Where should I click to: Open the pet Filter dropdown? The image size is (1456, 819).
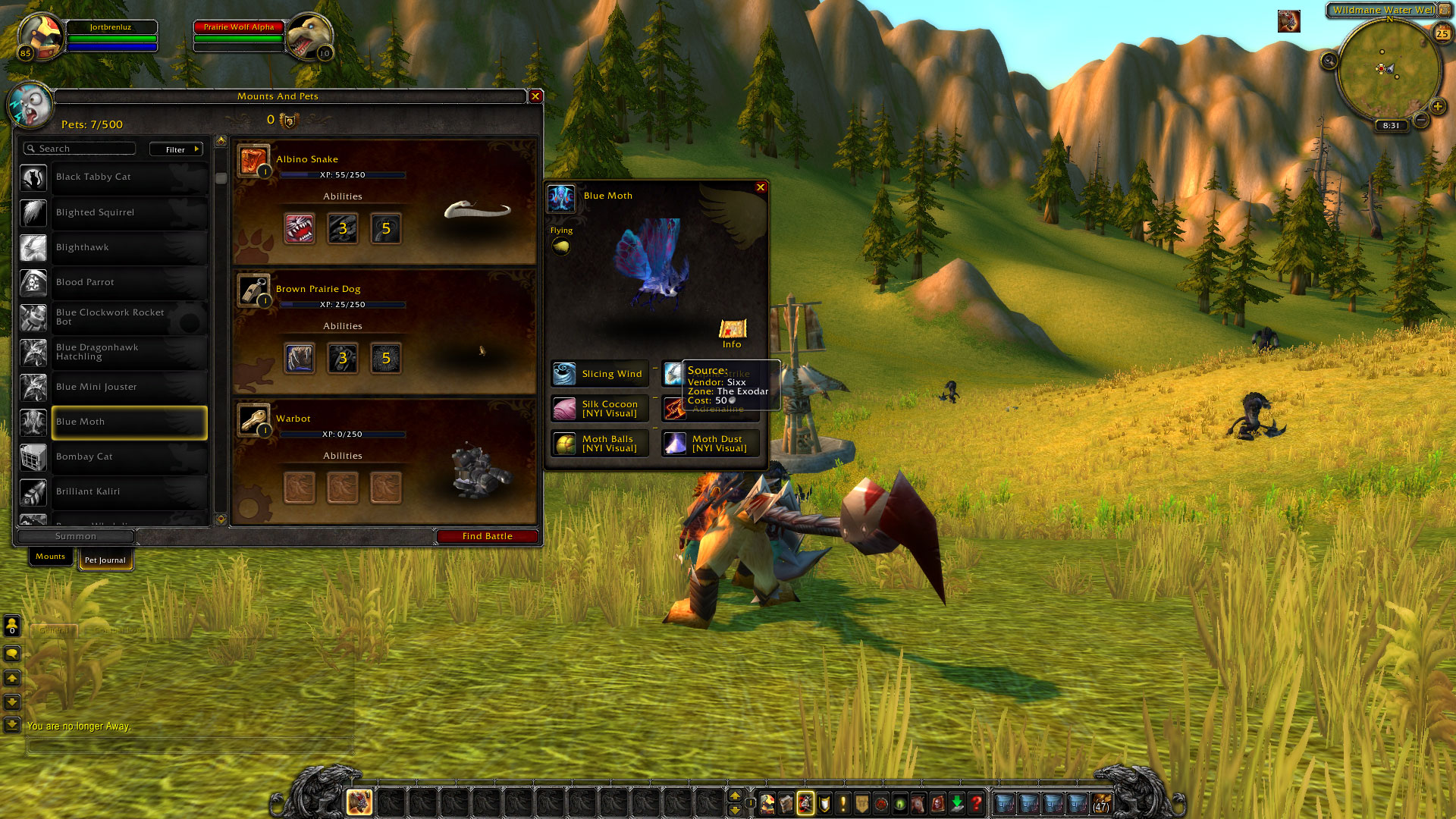[176, 149]
